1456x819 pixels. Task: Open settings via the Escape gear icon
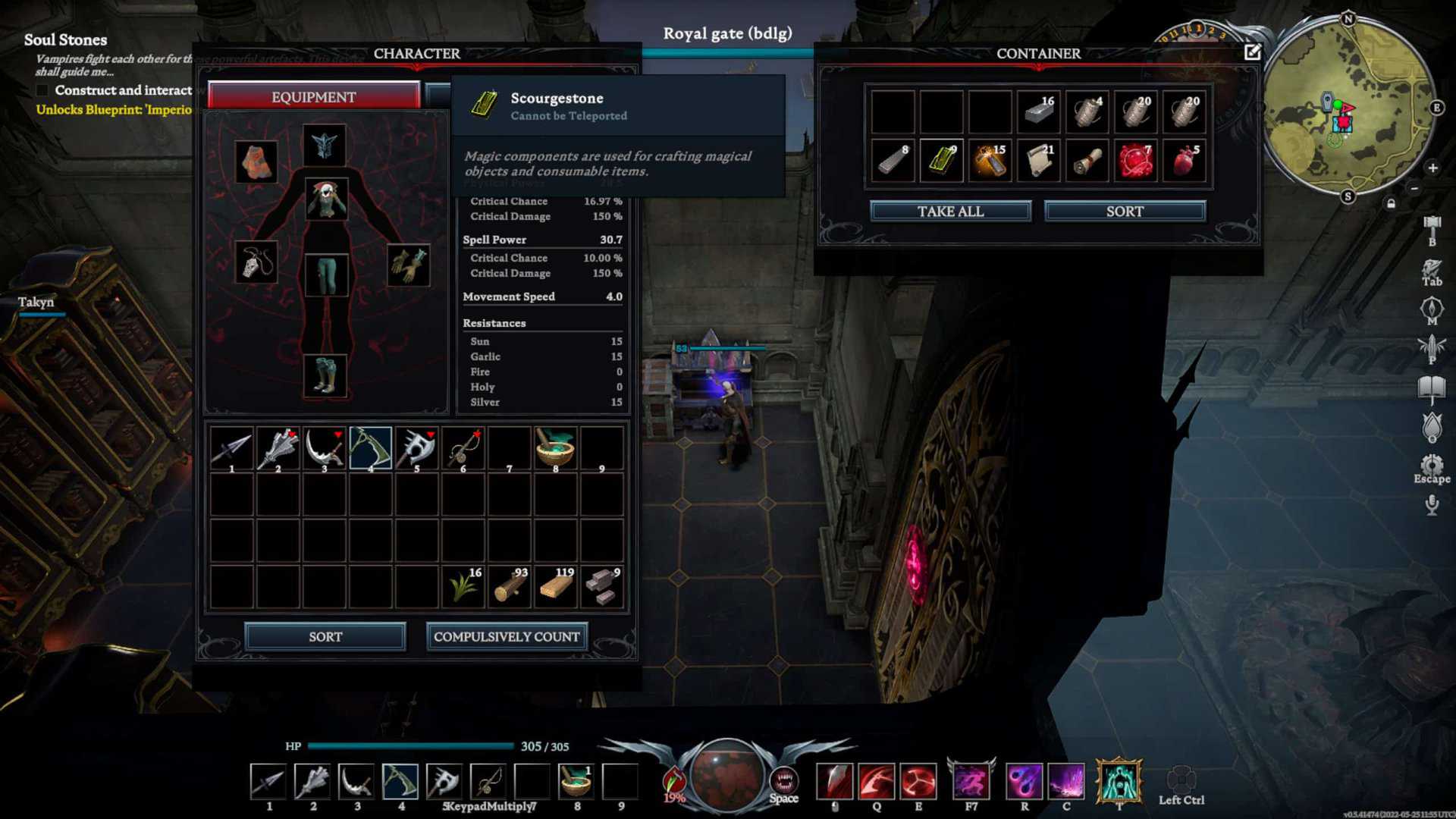pos(1432,464)
